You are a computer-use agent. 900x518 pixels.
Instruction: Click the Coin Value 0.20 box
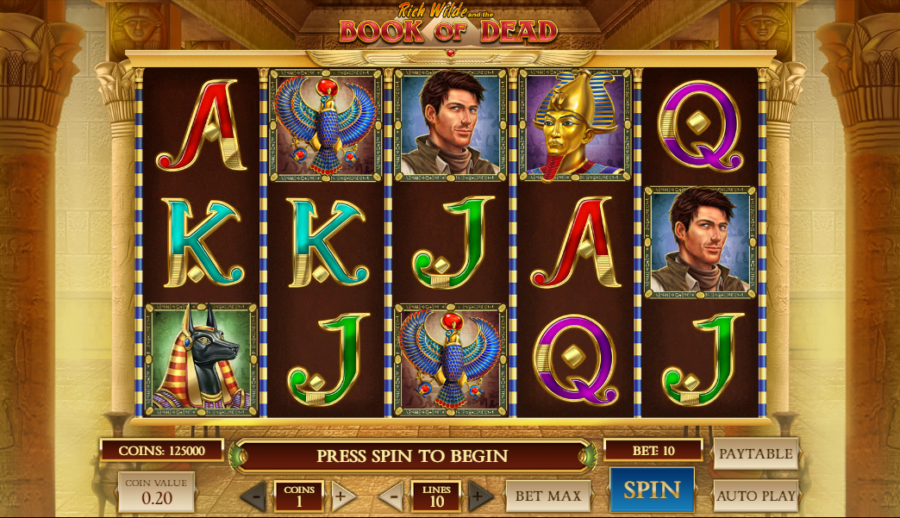click(x=156, y=491)
